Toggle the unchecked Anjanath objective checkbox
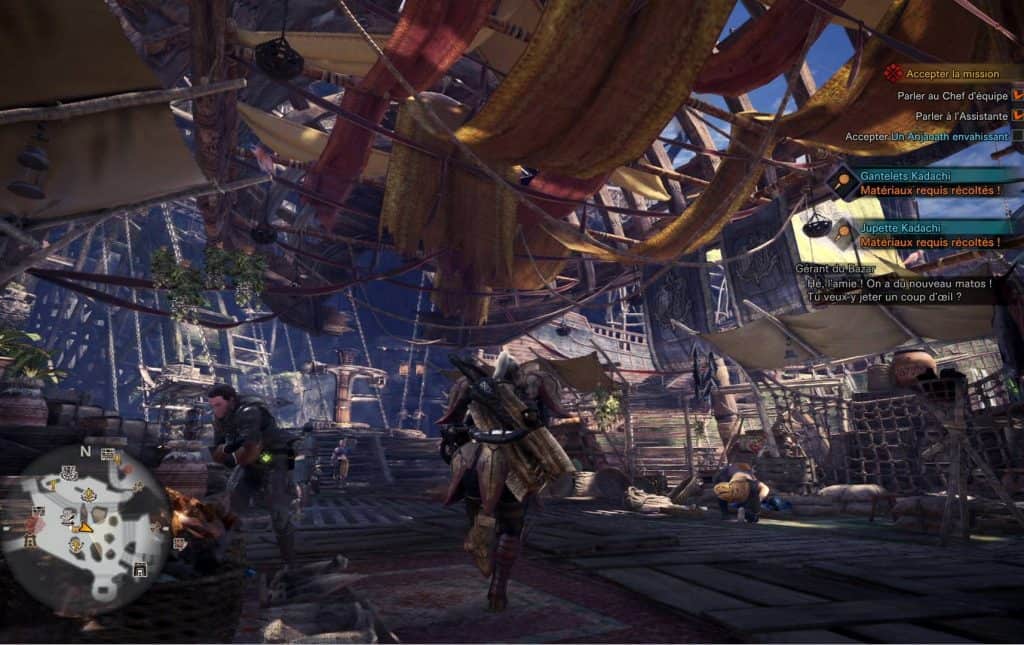1024x645 pixels. pyautogui.click(x=1017, y=136)
